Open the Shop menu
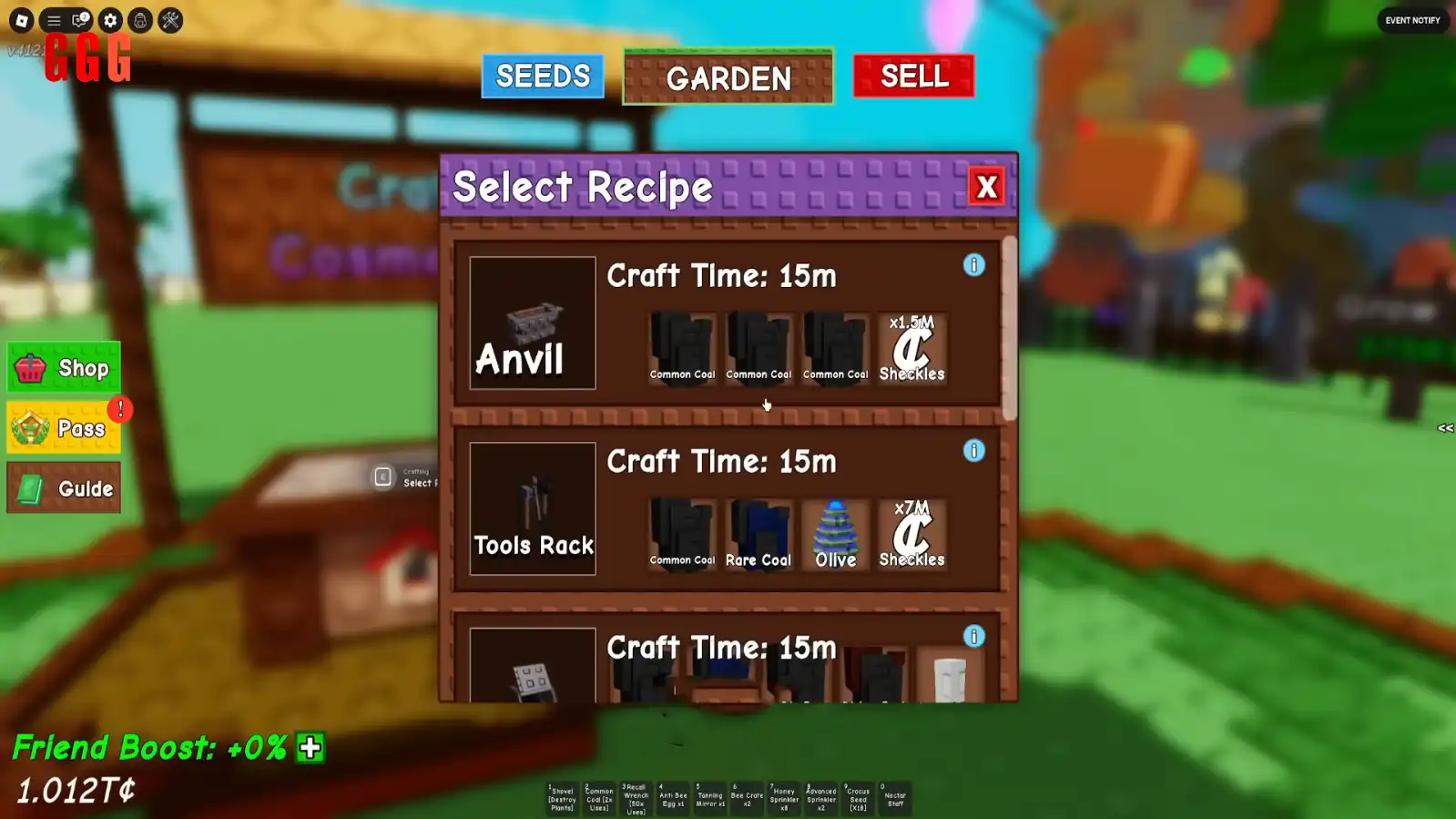1456x819 pixels. click(64, 368)
